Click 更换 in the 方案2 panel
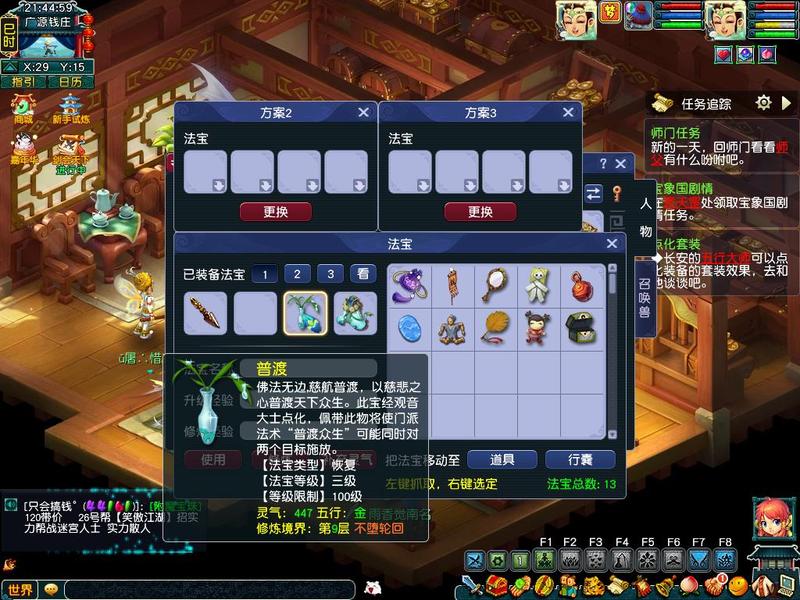 click(x=275, y=212)
